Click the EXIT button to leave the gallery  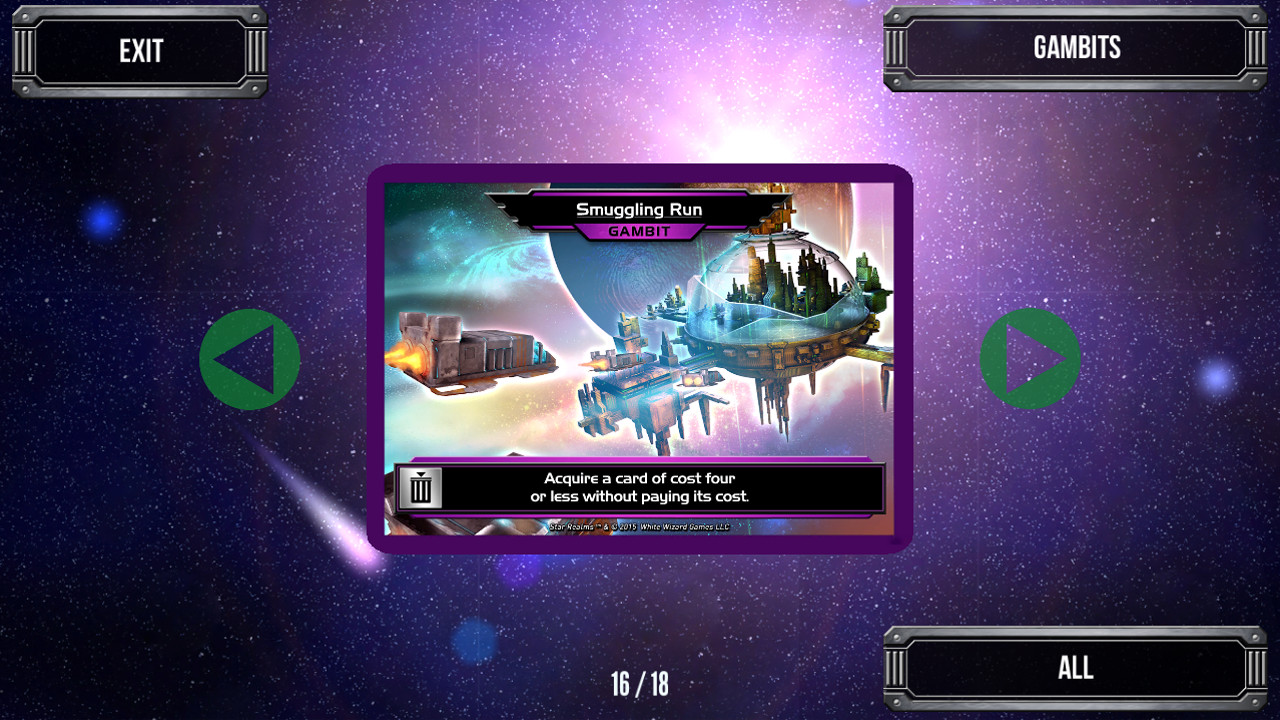click(138, 48)
